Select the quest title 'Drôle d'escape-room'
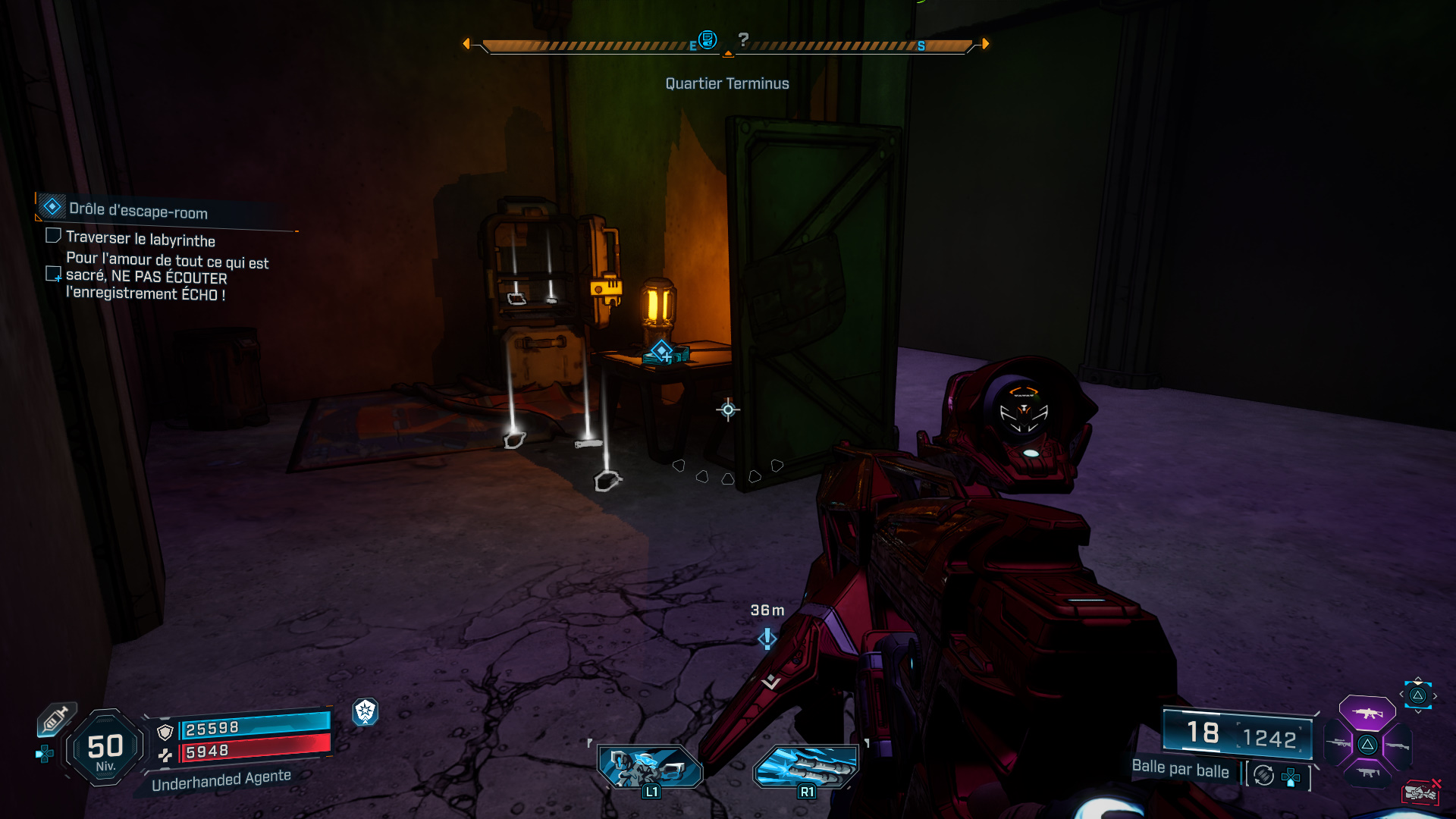This screenshot has width=1456, height=819. pos(138,213)
